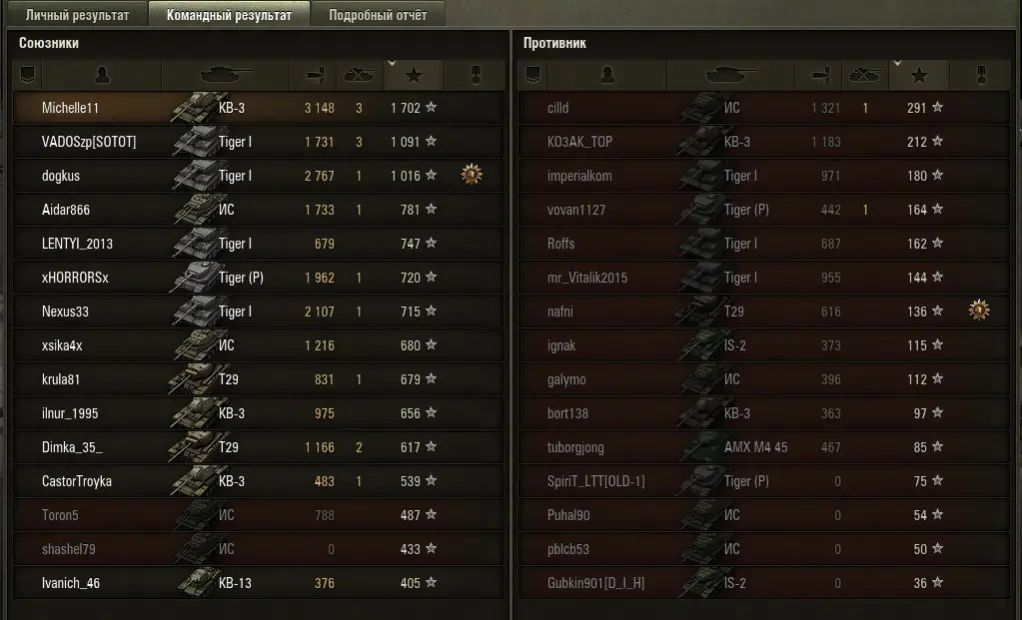
Task: Switch to the Личный результат tab
Action: (77, 15)
